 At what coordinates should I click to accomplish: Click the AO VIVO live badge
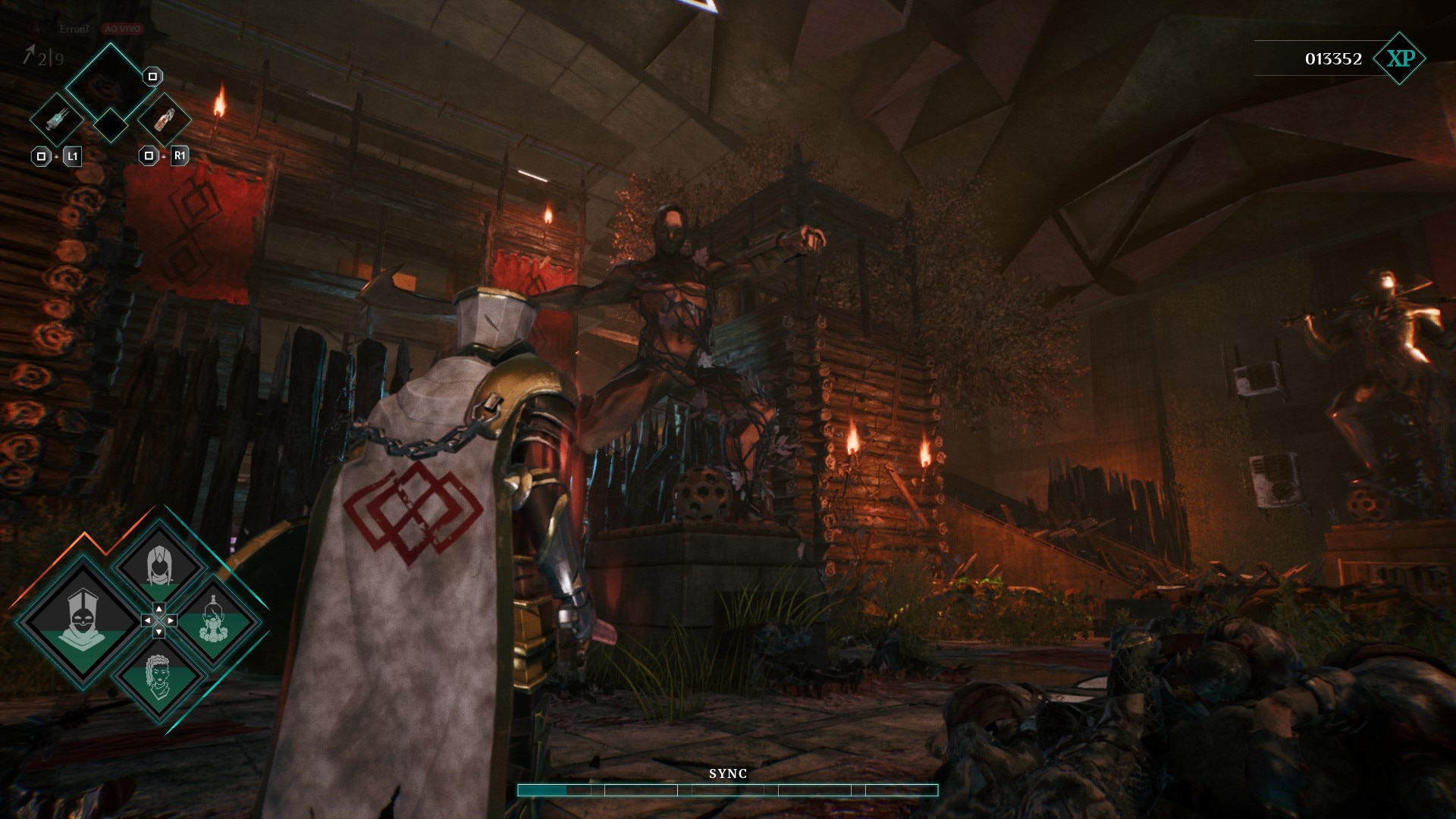[x=122, y=29]
